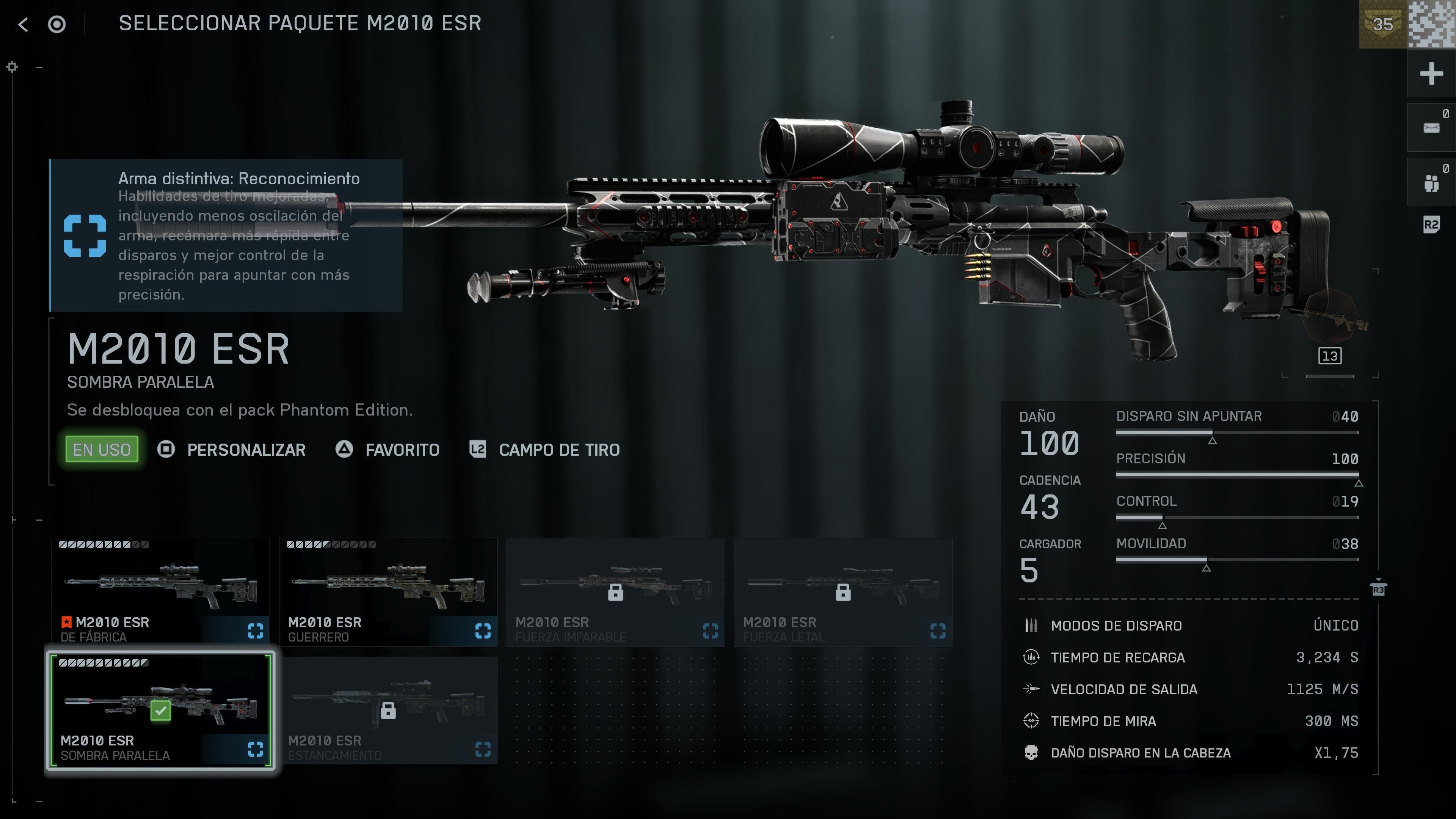Select the locked Estancamiento package
This screenshot has width=1456, height=819.
click(388, 710)
